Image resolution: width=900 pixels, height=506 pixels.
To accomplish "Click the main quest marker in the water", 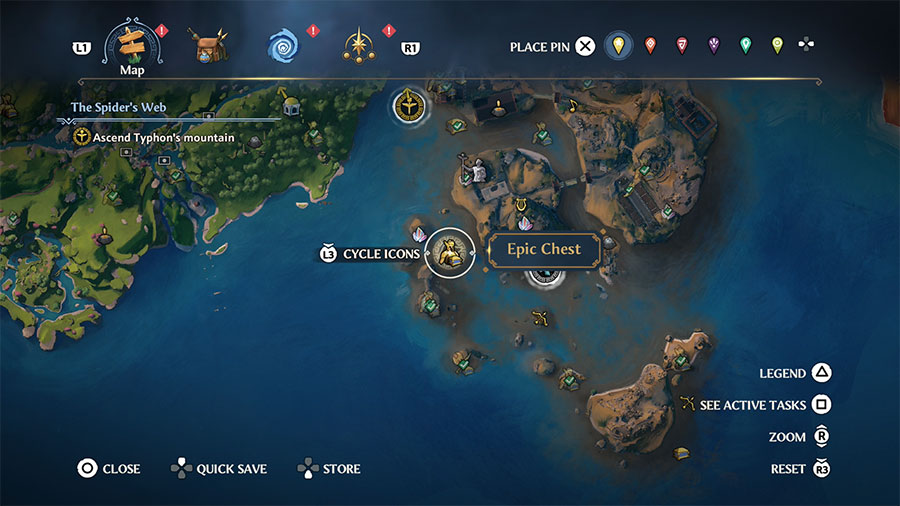I will tap(409, 104).
